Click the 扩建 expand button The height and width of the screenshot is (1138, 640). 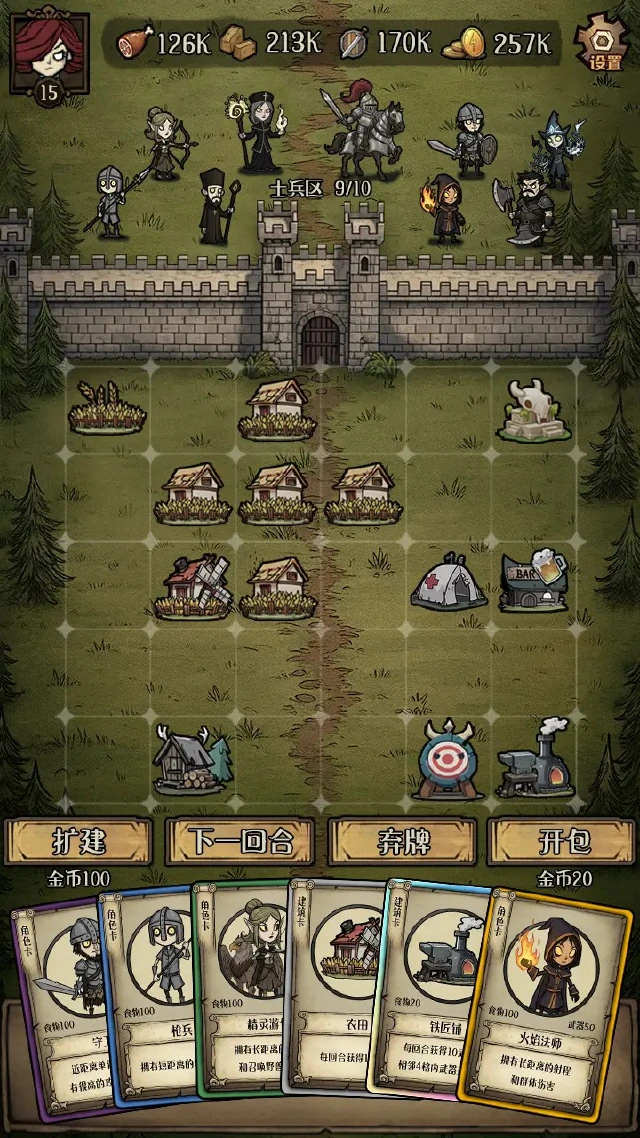(x=79, y=842)
